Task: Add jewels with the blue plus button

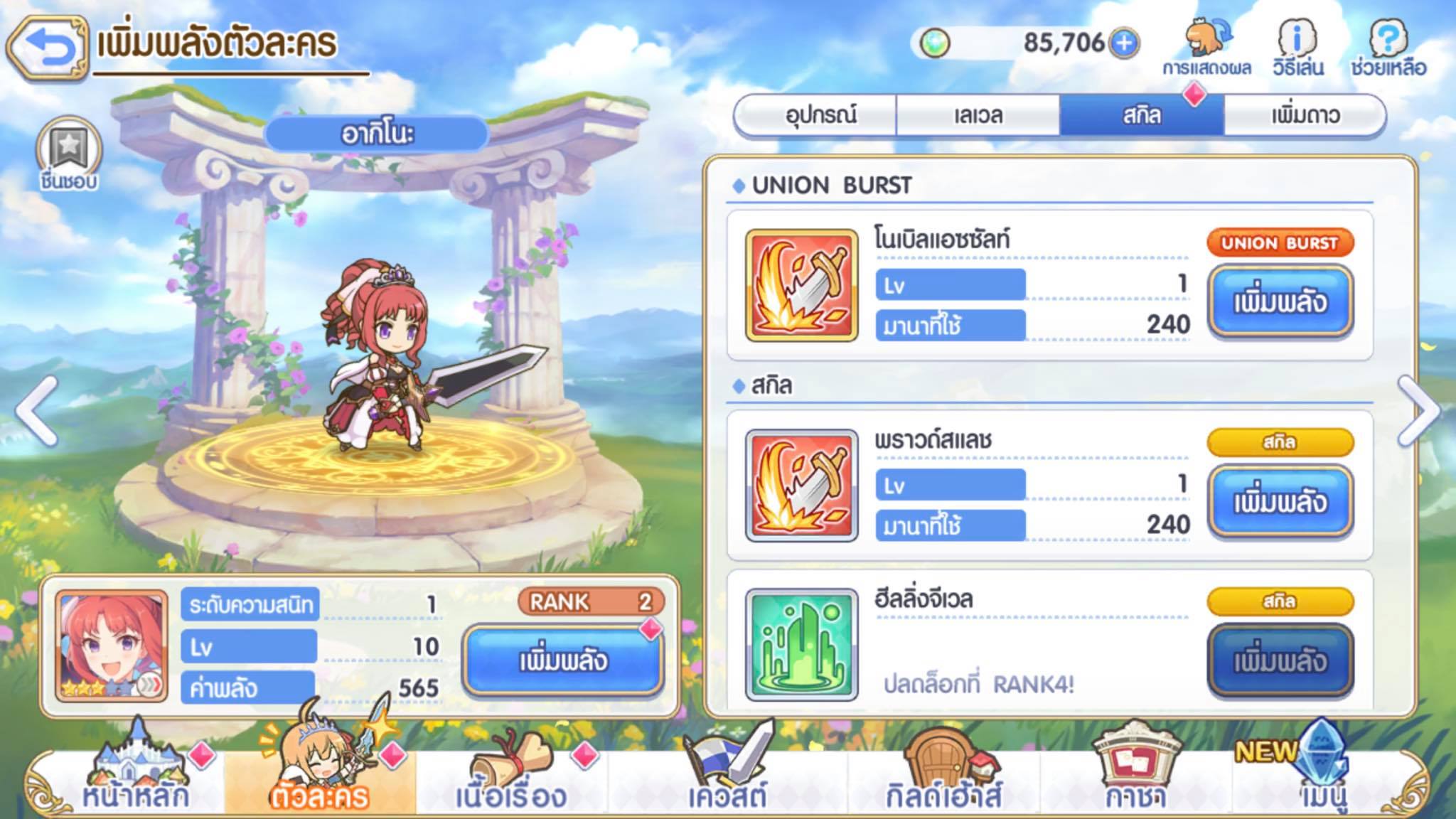Action: 1124,43
